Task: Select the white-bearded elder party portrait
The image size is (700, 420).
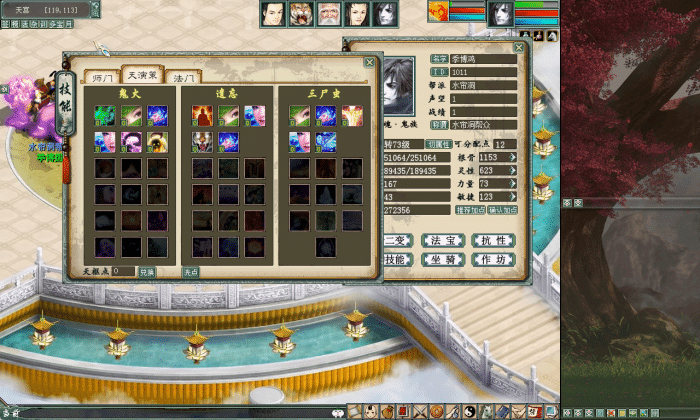Action: point(328,14)
